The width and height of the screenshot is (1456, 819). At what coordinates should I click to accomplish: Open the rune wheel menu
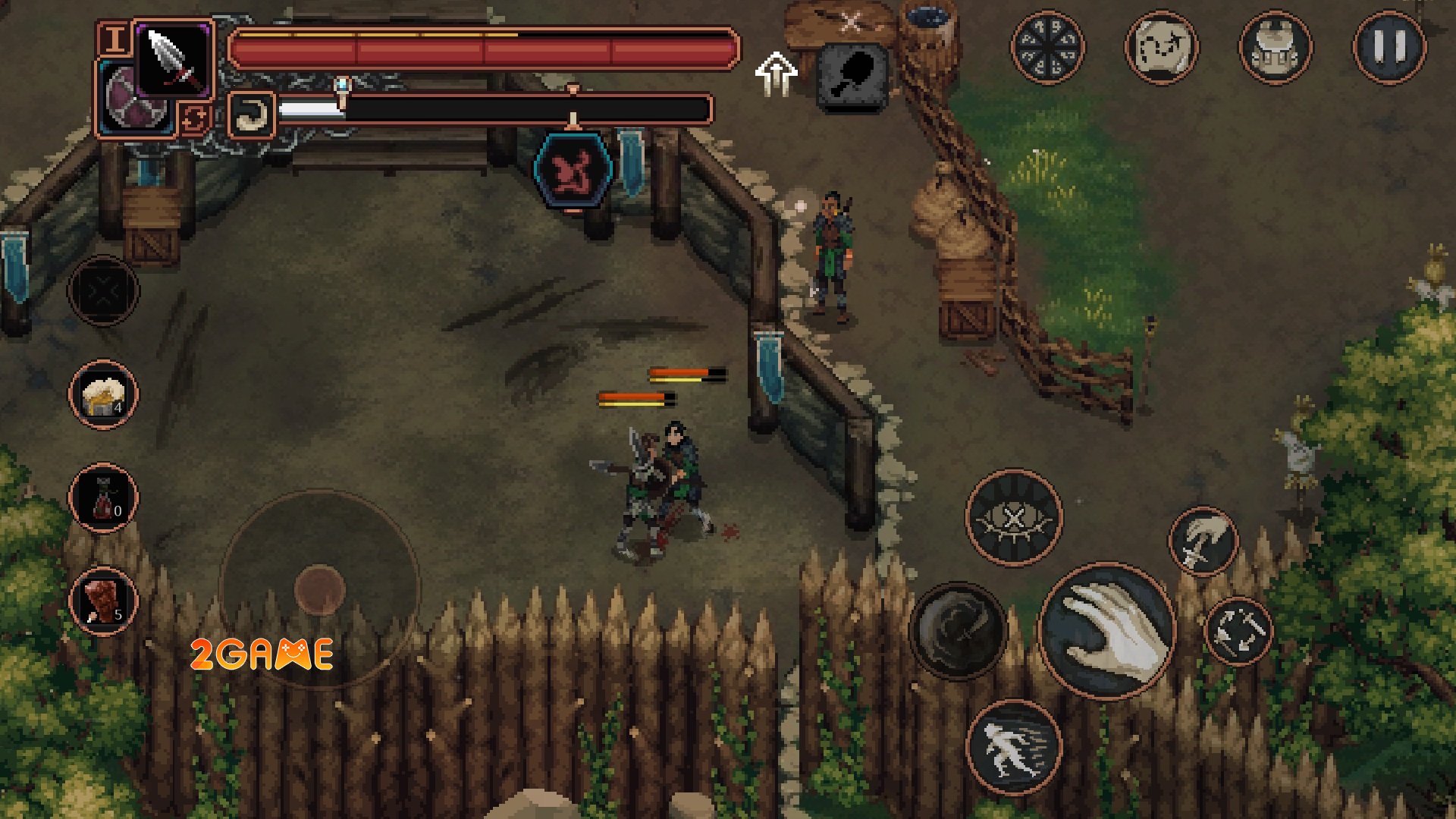pyautogui.click(x=1047, y=47)
